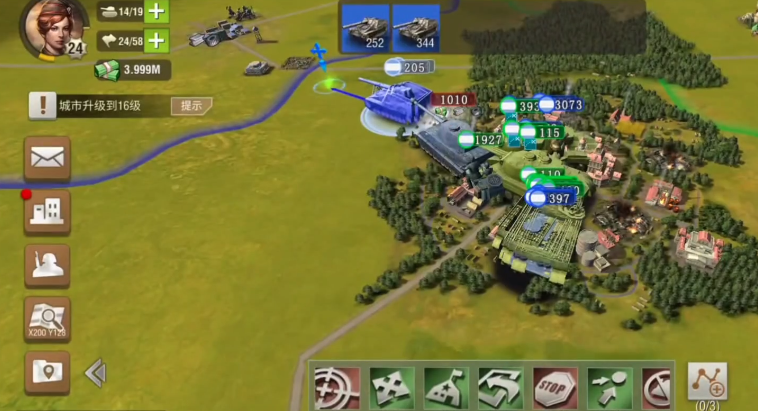Open the soldier troops menu
The width and height of the screenshot is (758, 411).
[47, 265]
